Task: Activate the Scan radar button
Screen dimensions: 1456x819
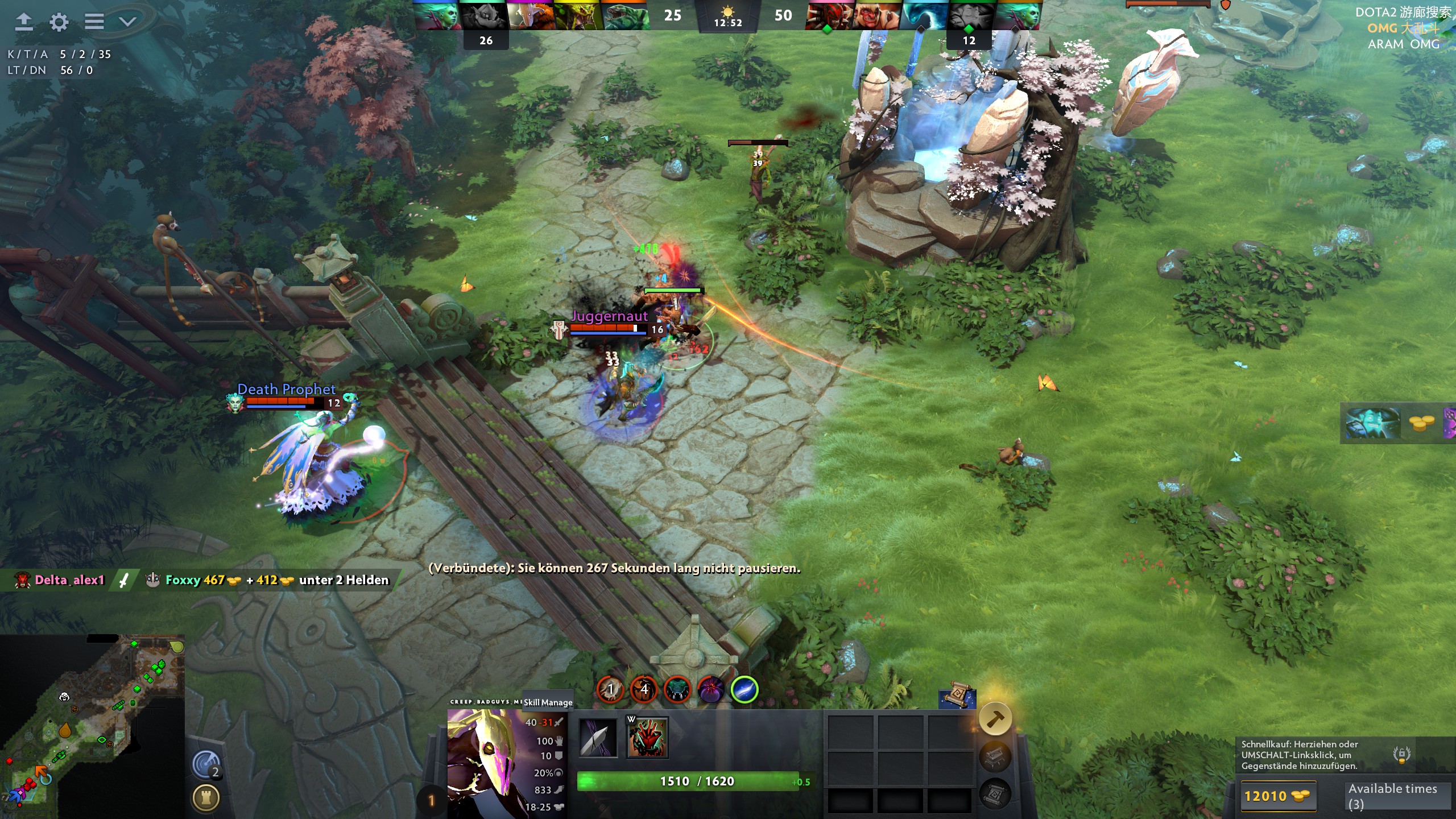Action: (206, 764)
